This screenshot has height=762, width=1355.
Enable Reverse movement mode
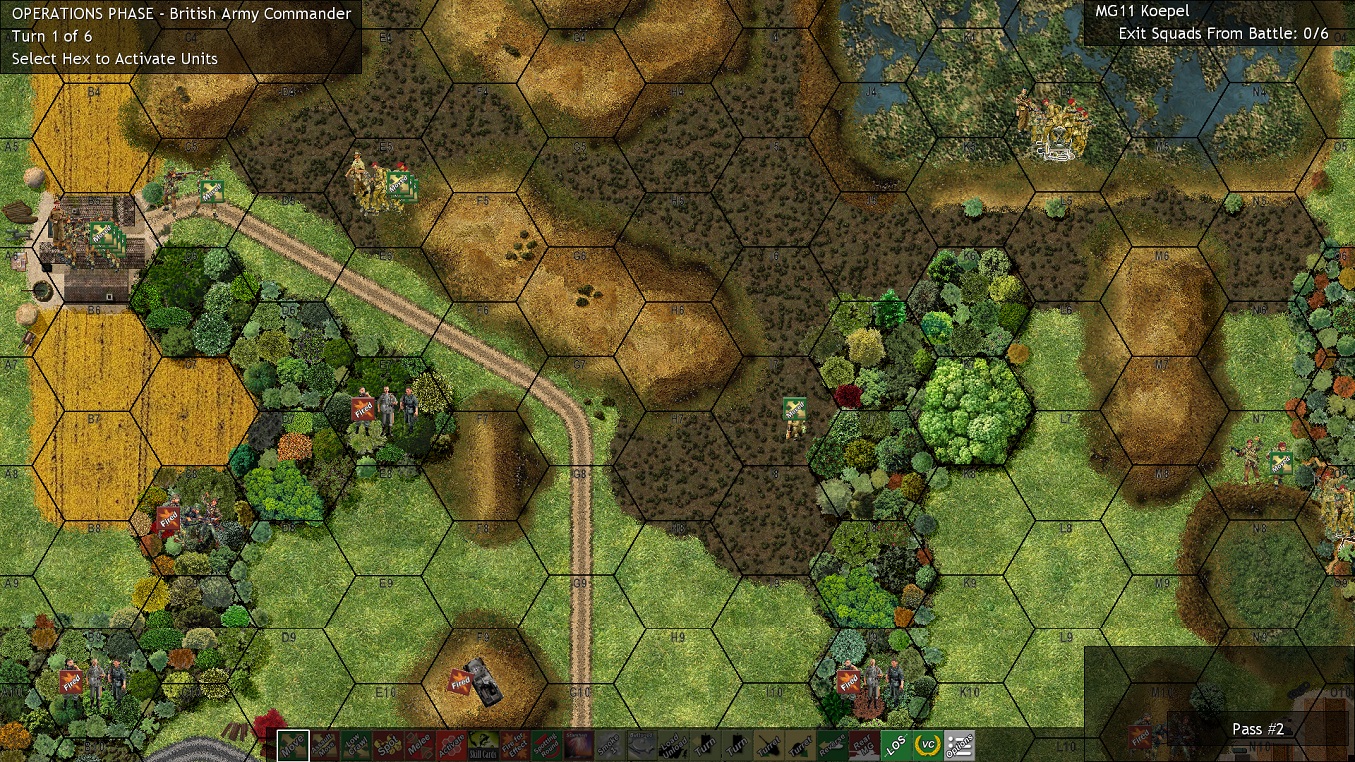pos(830,744)
